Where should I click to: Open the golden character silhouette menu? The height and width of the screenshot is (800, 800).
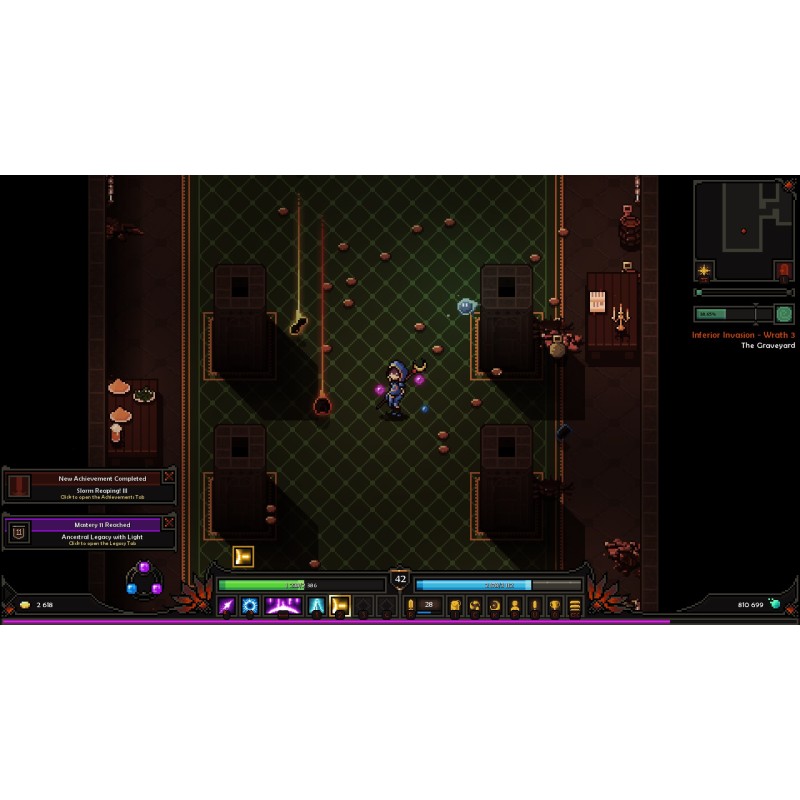click(x=515, y=605)
